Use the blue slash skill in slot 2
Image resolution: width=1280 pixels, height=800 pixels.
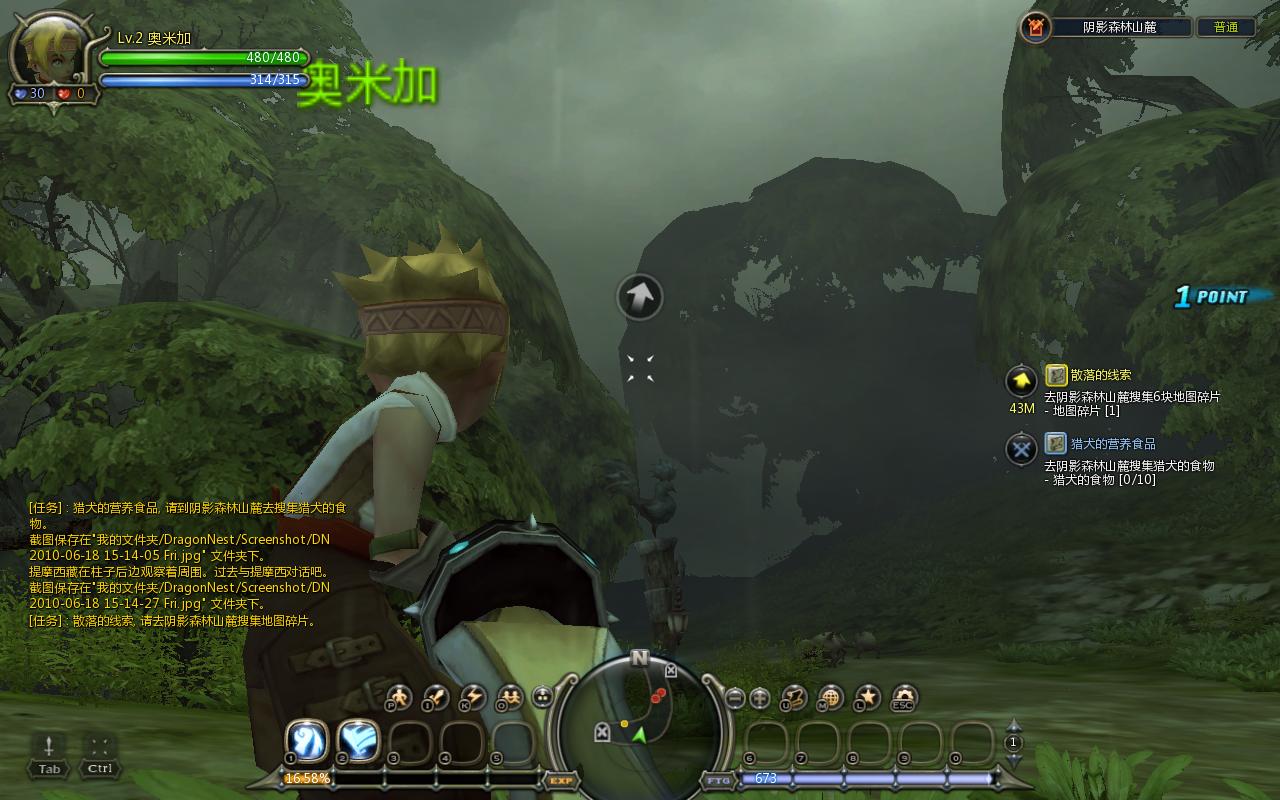pyautogui.click(x=358, y=741)
